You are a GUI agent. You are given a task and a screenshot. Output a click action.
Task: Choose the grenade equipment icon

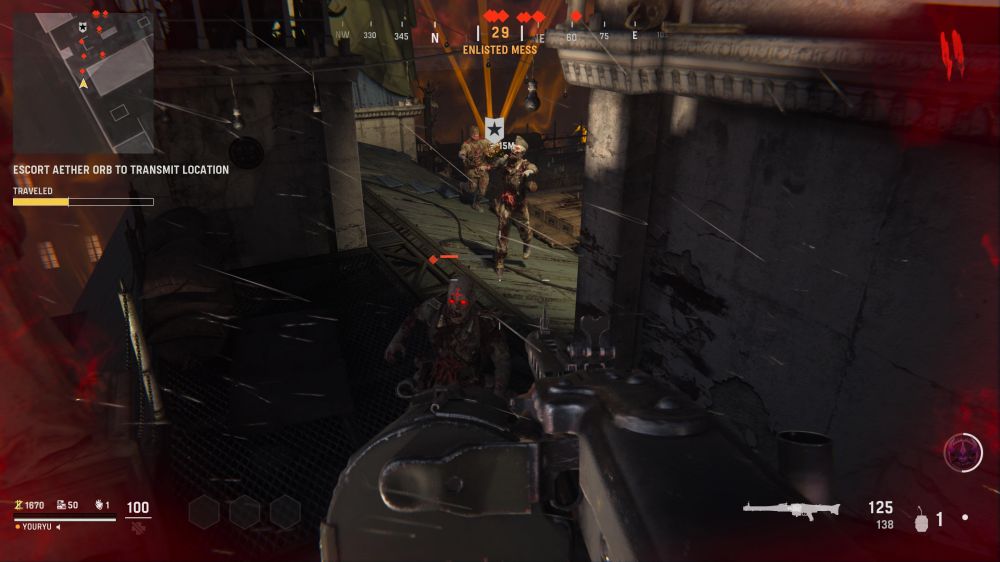[x=921, y=520]
